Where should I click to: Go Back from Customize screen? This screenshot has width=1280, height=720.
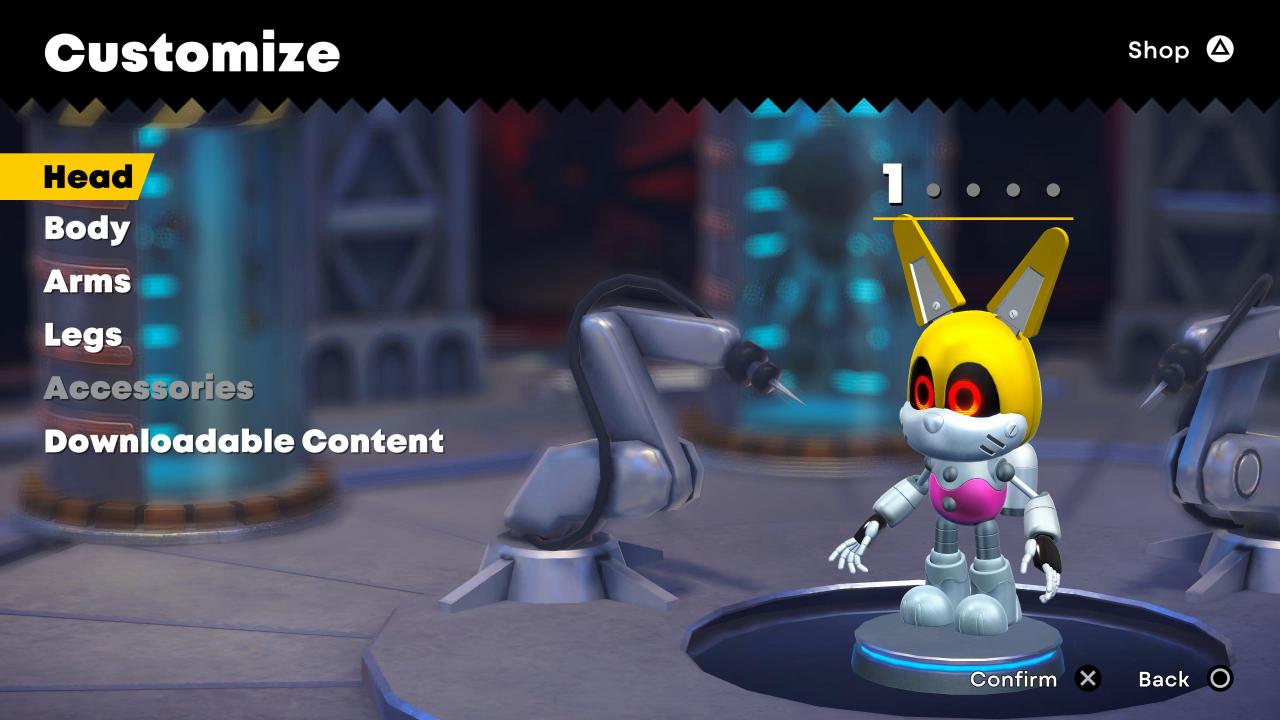click(1185, 680)
